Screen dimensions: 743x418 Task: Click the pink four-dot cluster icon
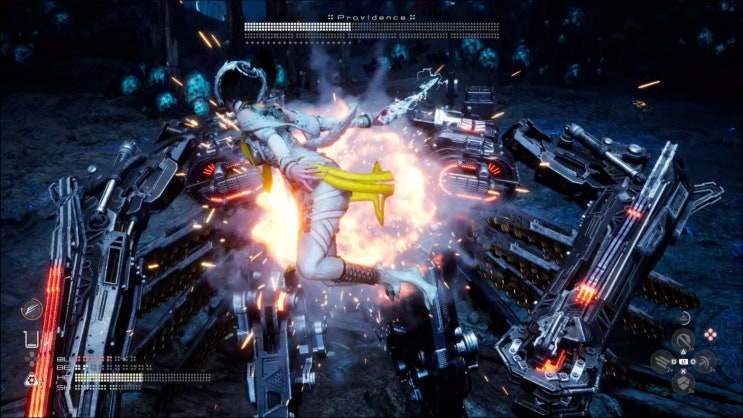click(710, 334)
